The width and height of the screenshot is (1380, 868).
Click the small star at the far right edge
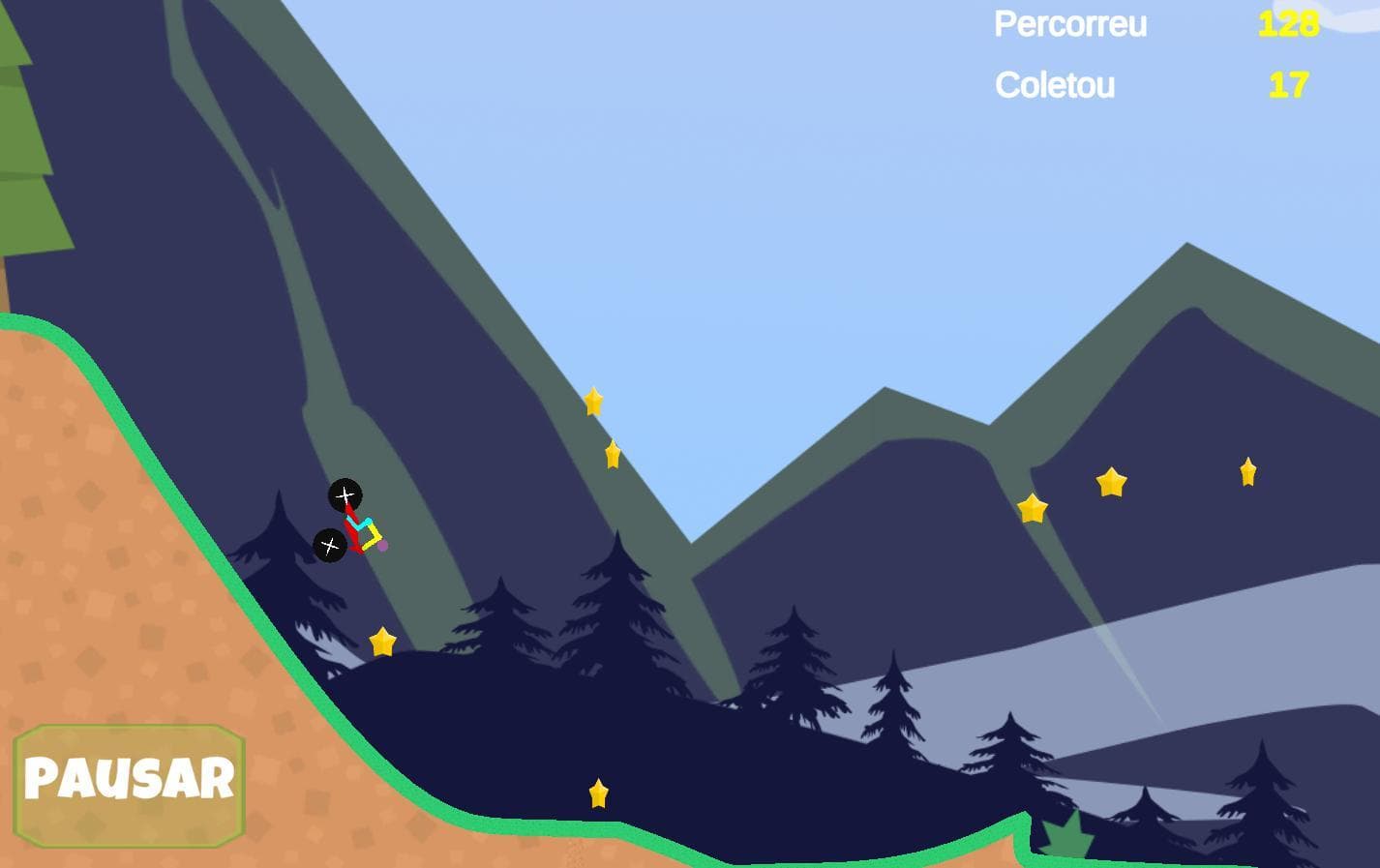[1246, 471]
